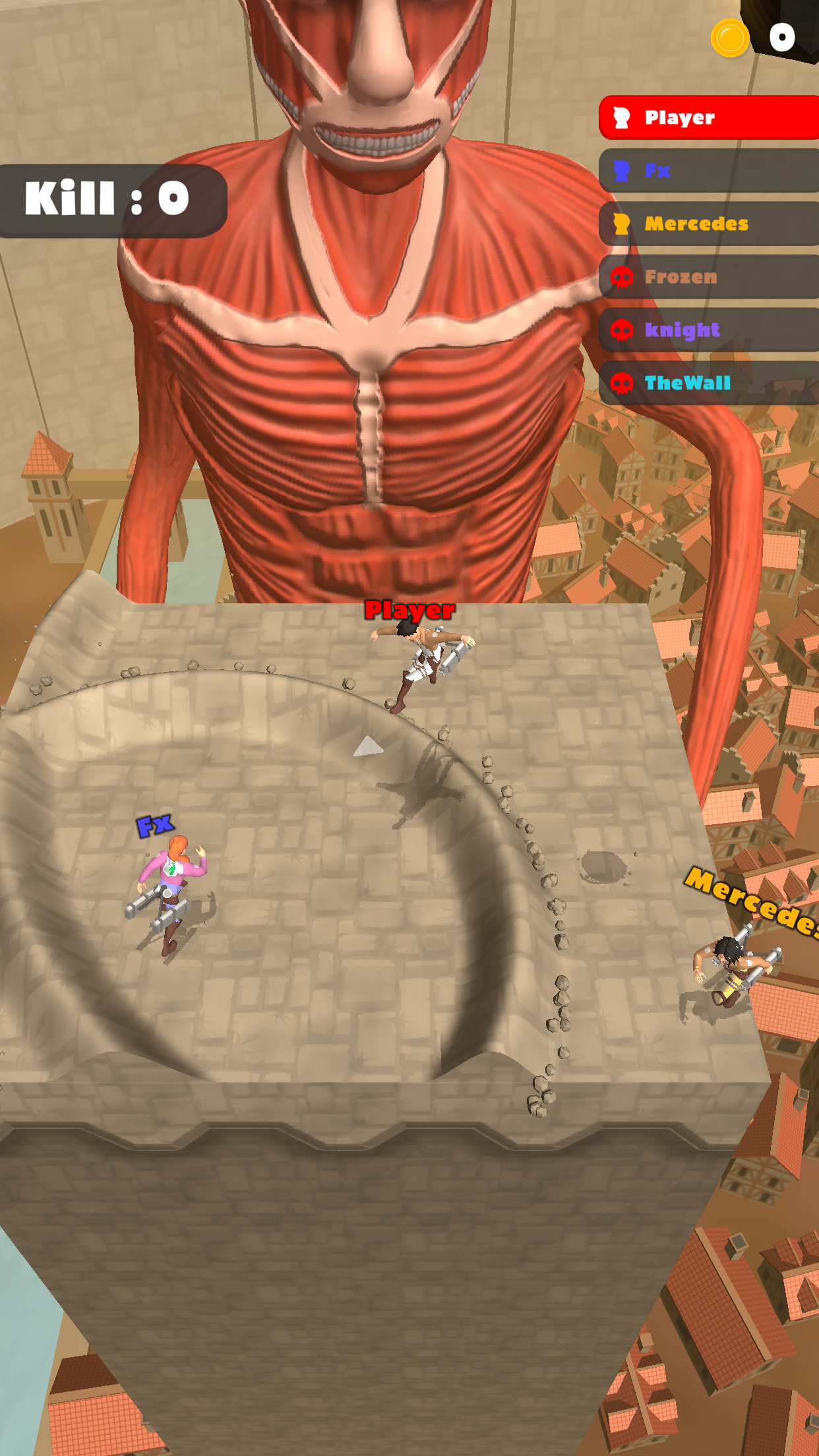Screen dimensions: 819x1456
Task: Click the Mercedes row in the player list
Action: pyautogui.click(x=709, y=224)
